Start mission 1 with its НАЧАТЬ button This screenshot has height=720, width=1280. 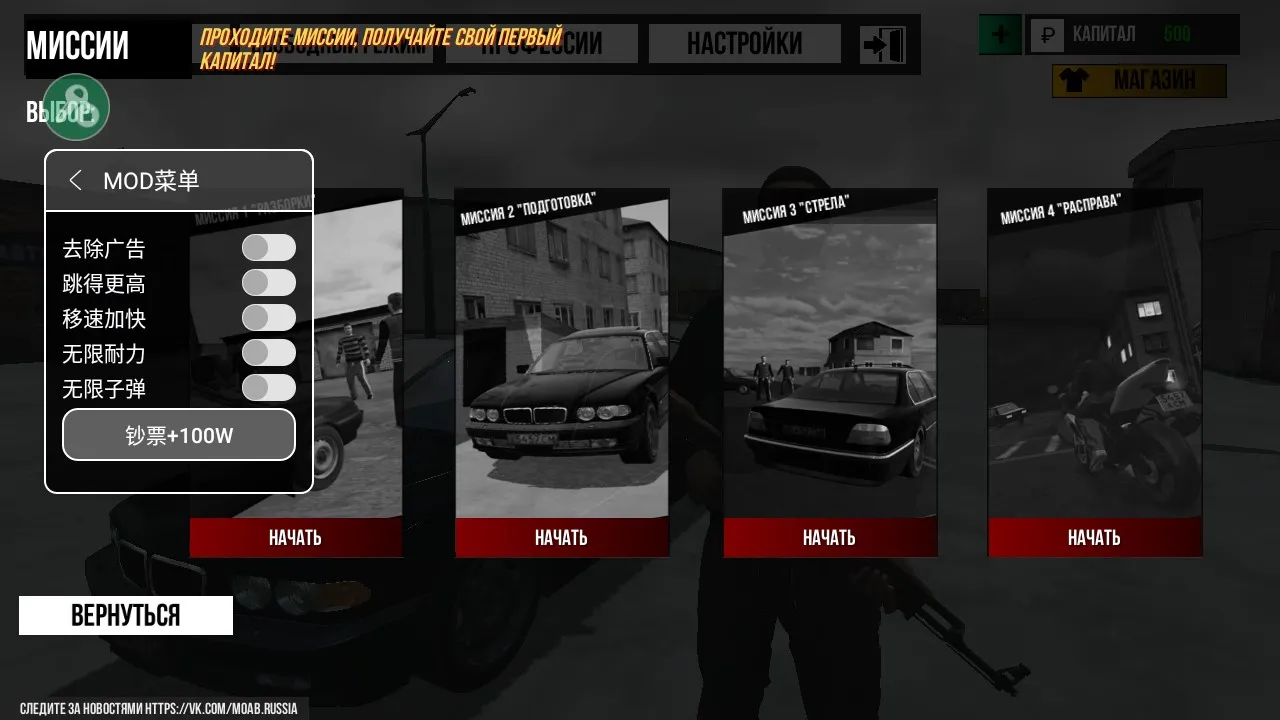click(x=295, y=538)
